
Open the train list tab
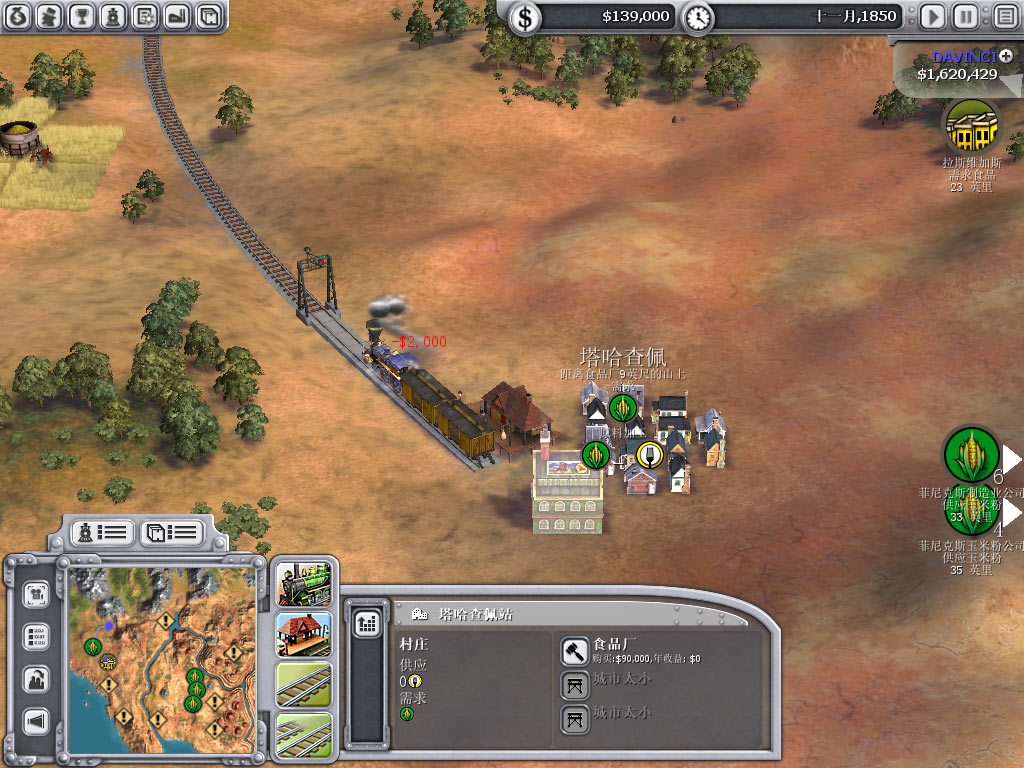(102, 532)
